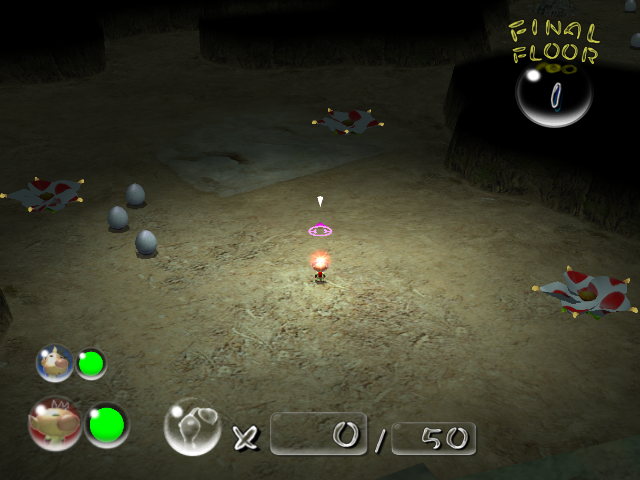Select the active captain Olimar portrait
The image size is (640, 480).
(55, 424)
